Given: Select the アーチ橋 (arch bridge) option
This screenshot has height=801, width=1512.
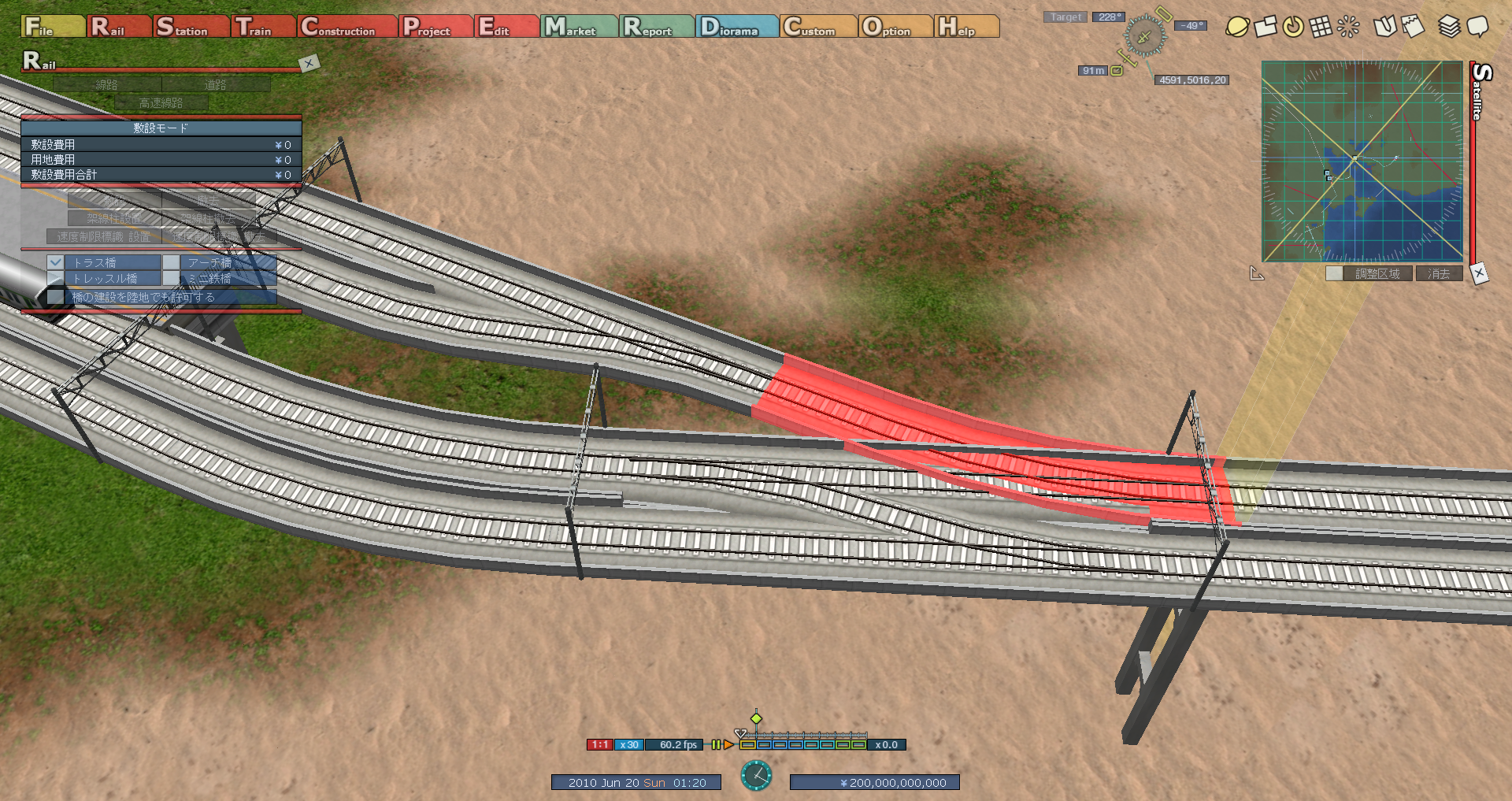Looking at the screenshot, I should click(x=171, y=262).
